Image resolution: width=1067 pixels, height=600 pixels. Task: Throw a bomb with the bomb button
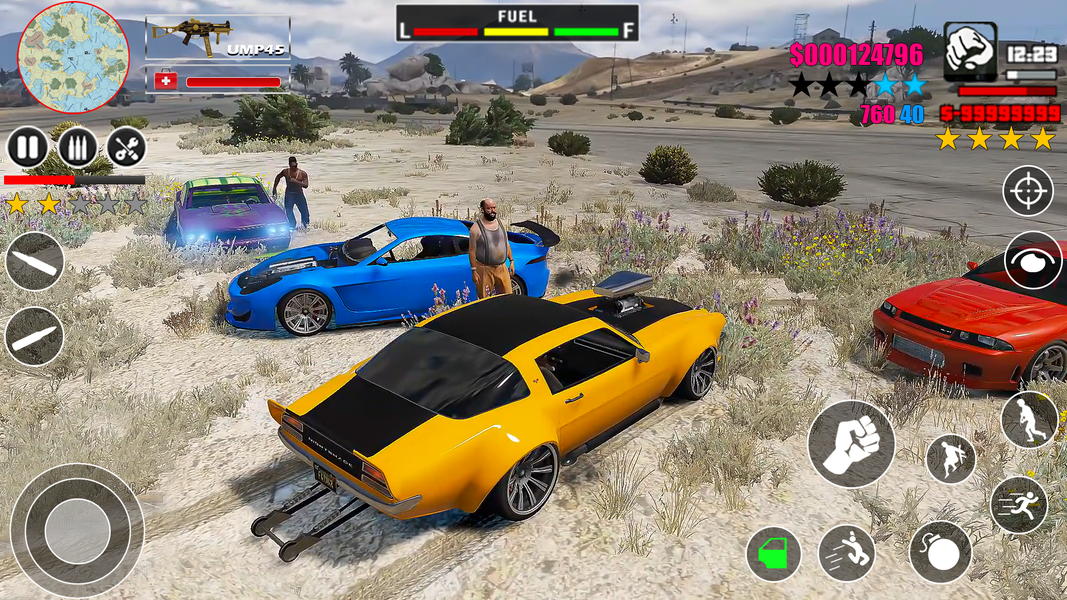coord(940,552)
